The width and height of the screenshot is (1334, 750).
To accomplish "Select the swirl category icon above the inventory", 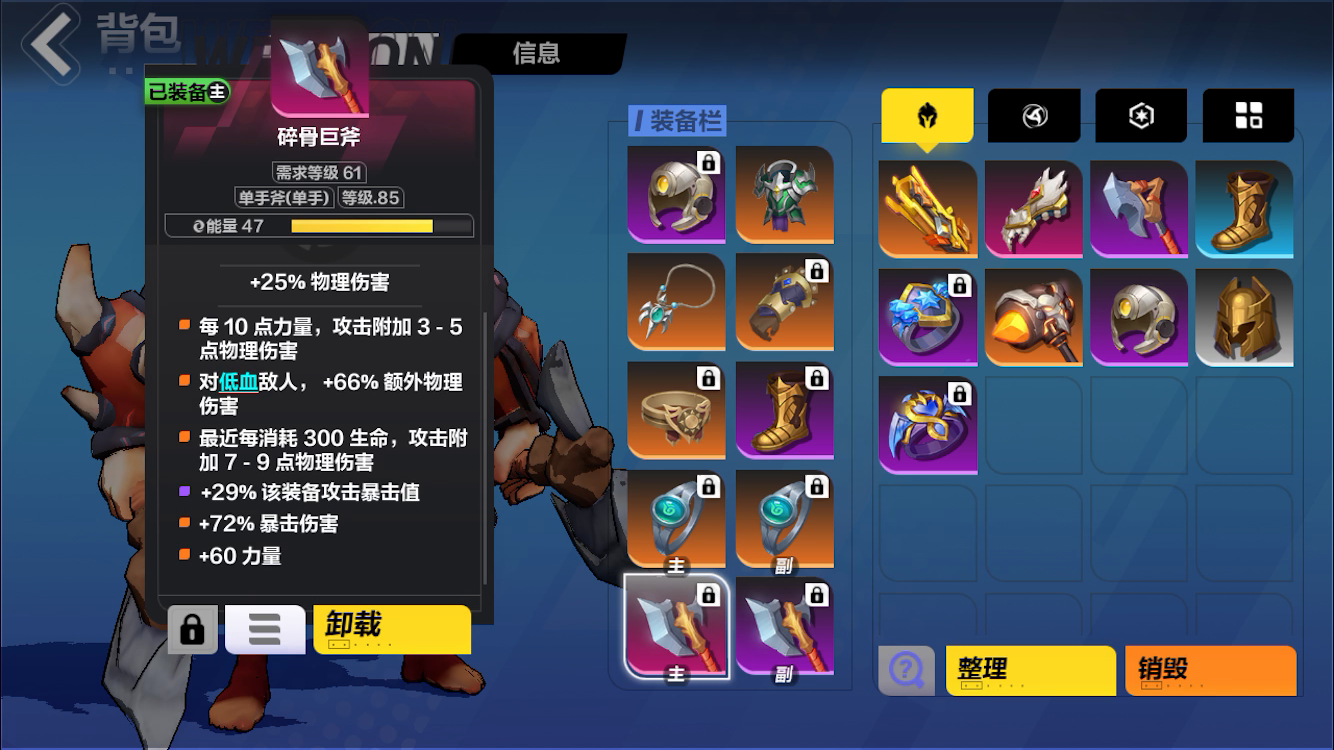I will point(1034,115).
